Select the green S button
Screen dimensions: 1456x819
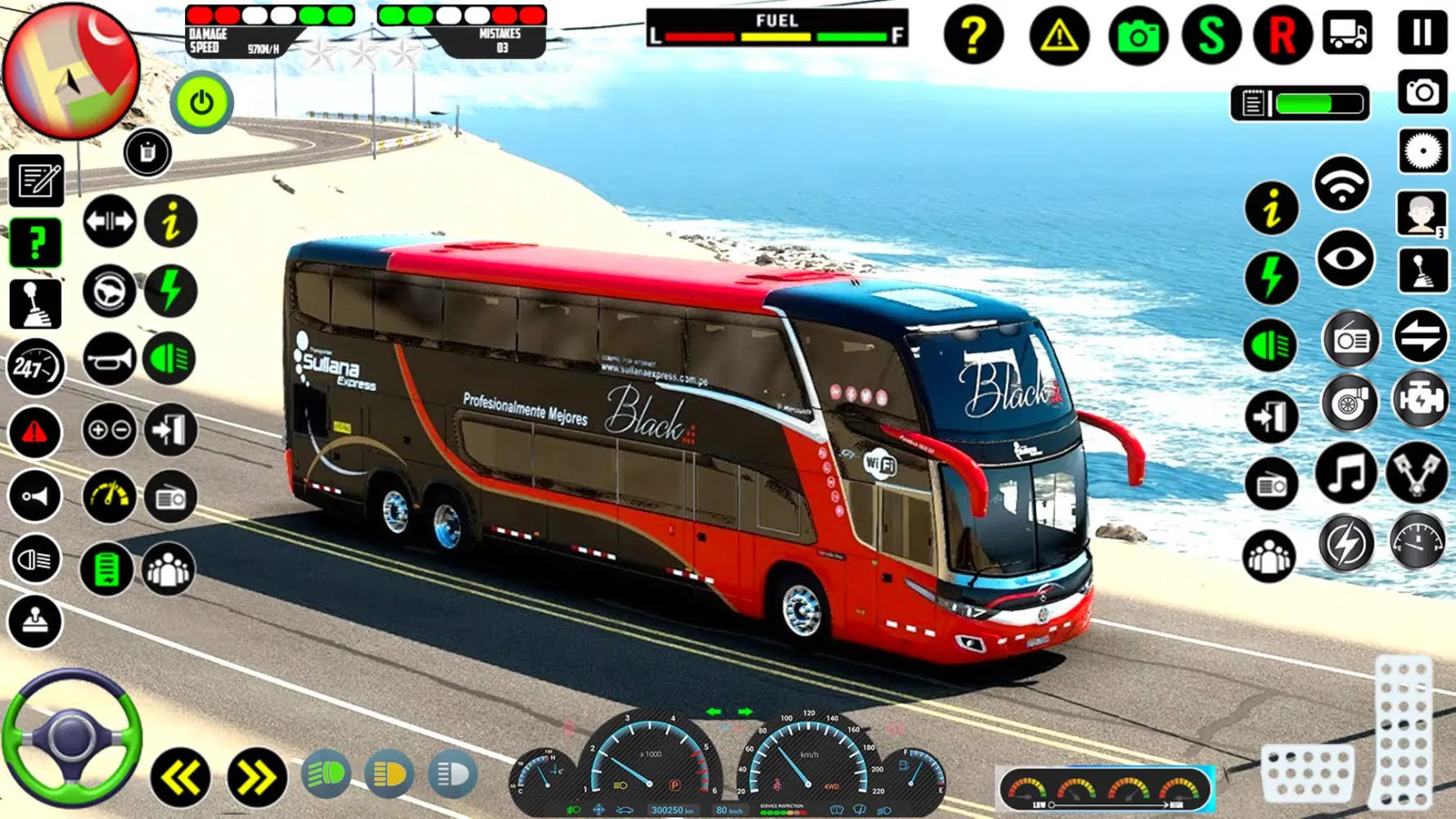1211,35
